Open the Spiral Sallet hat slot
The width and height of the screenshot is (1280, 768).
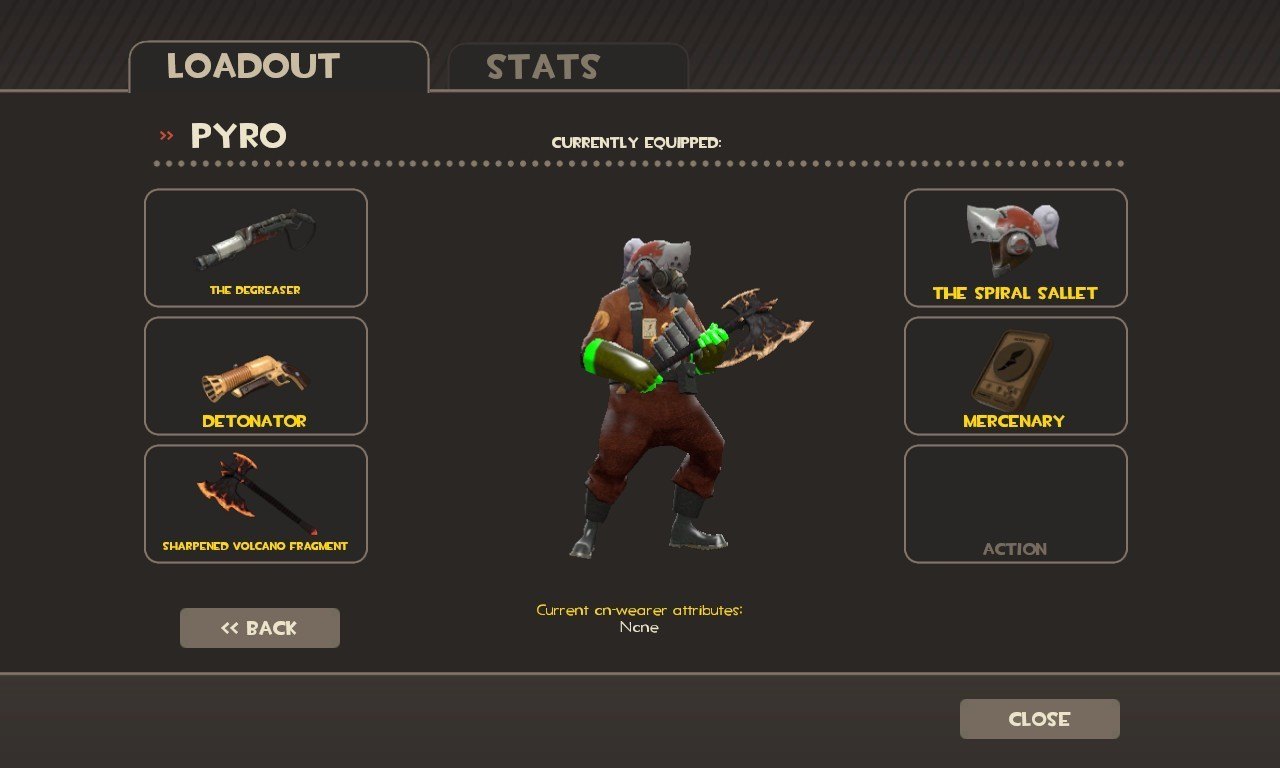point(1015,248)
